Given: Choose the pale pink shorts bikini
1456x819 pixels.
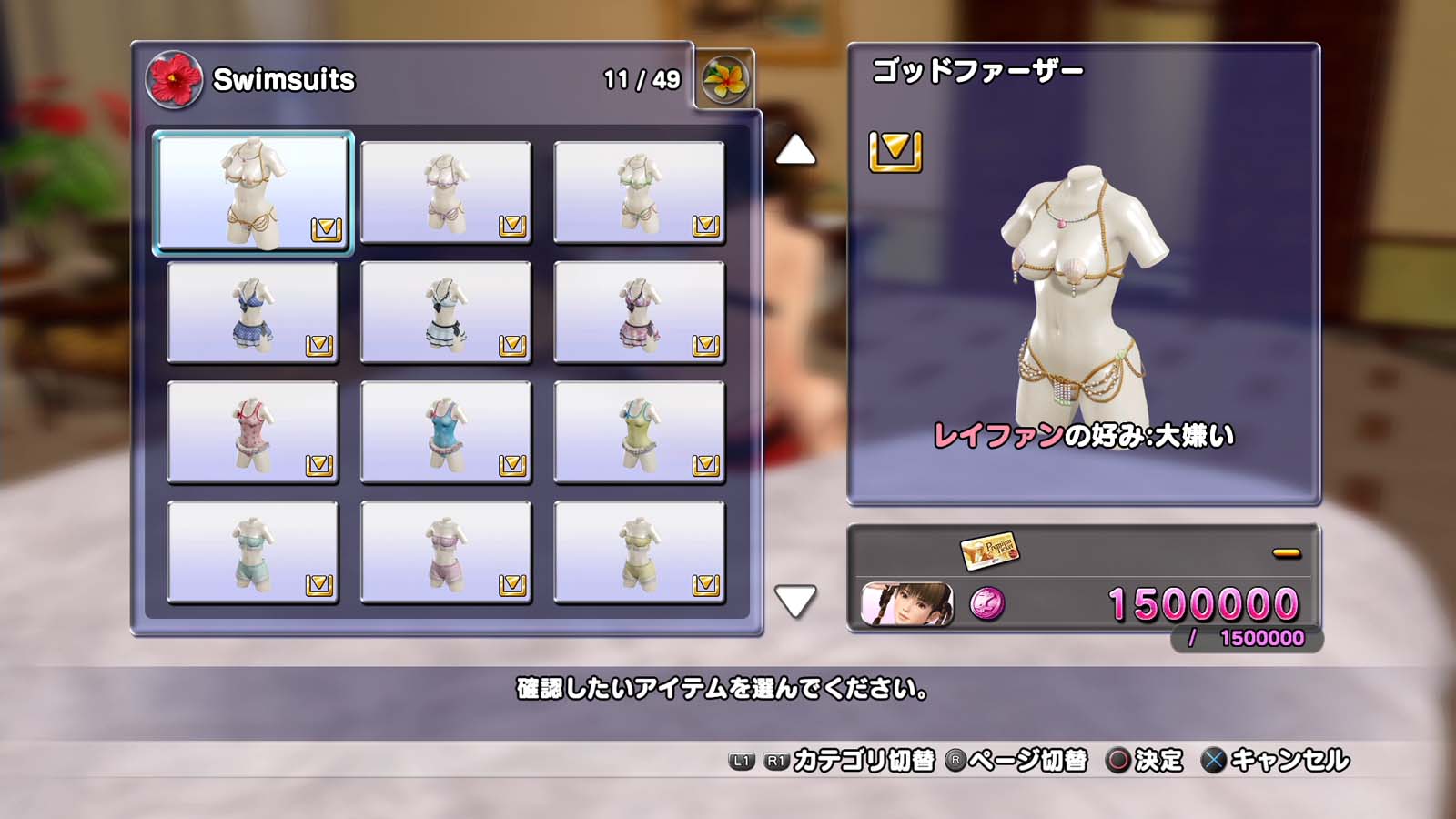Looking at the screenshot, I should point(446,552).
